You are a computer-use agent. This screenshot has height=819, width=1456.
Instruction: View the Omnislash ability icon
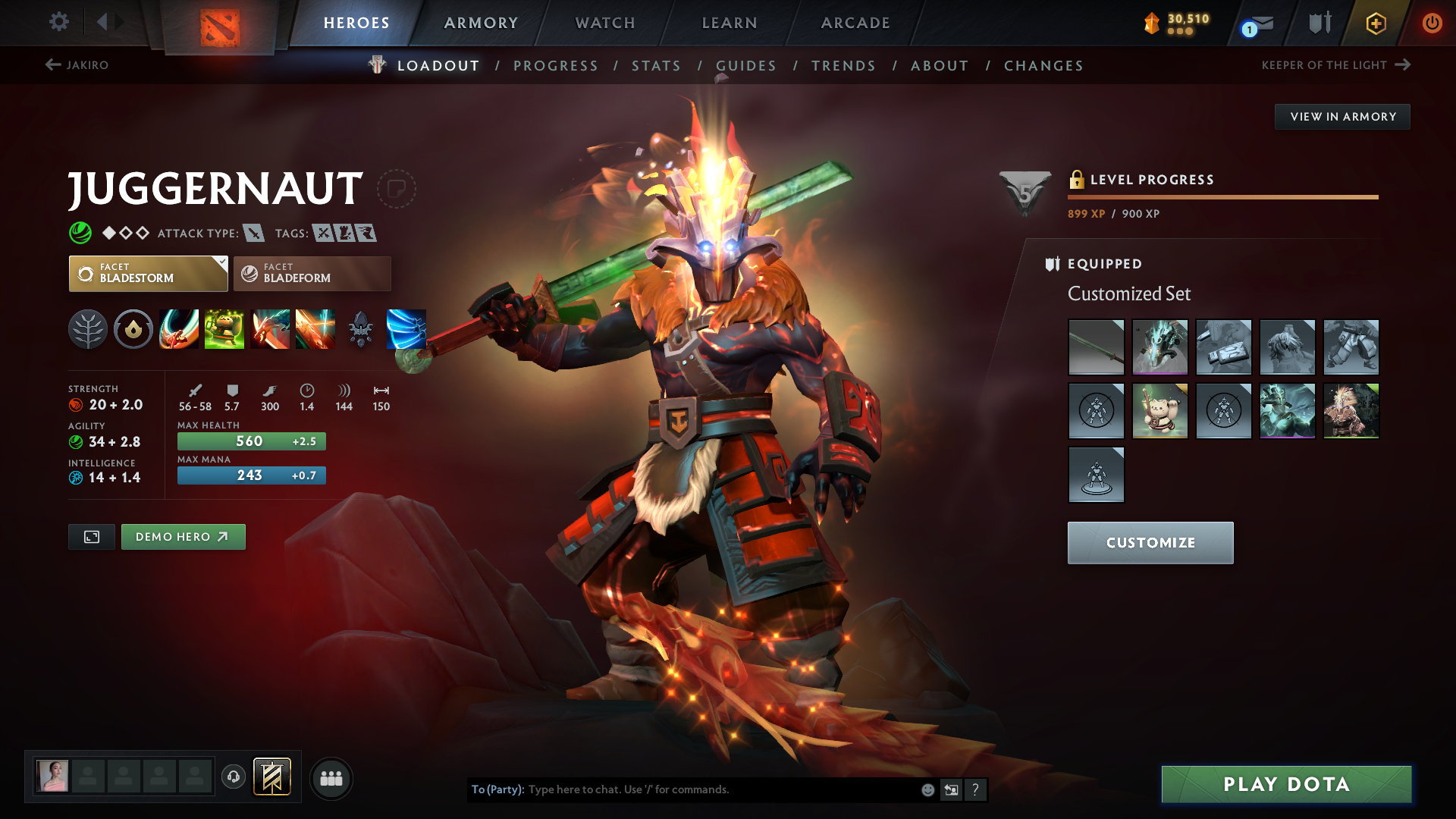pyautogui.click(x=406, y=329)
